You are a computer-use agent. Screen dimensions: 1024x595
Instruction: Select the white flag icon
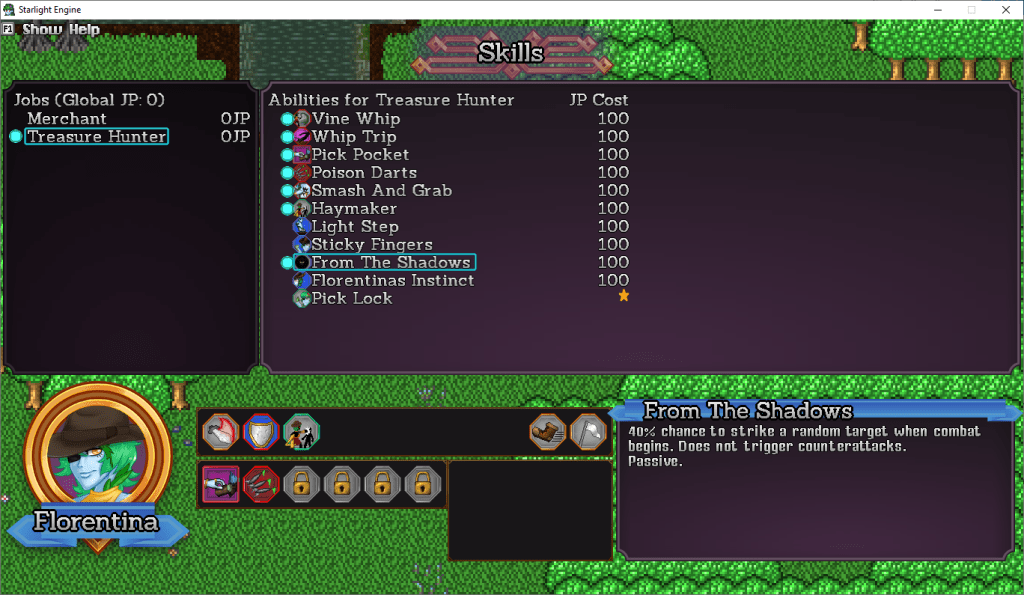[588, 432]
